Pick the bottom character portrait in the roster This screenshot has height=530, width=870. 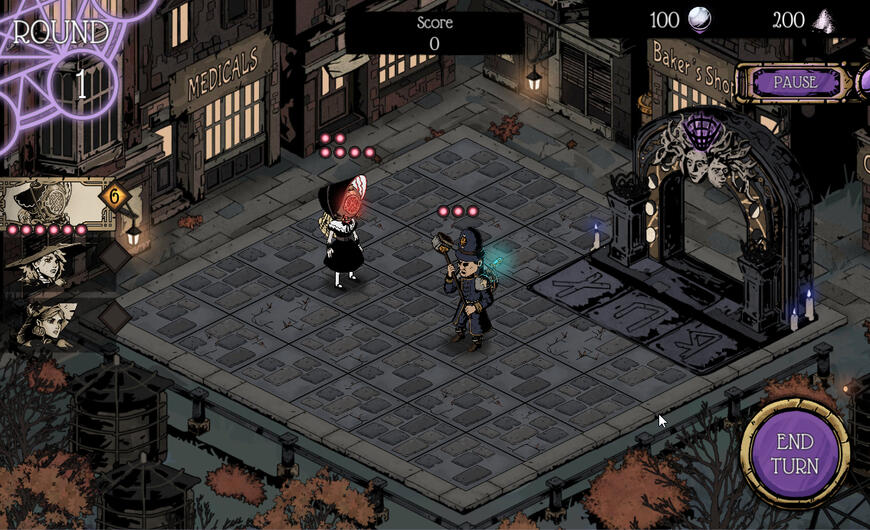tap(46, 325)
